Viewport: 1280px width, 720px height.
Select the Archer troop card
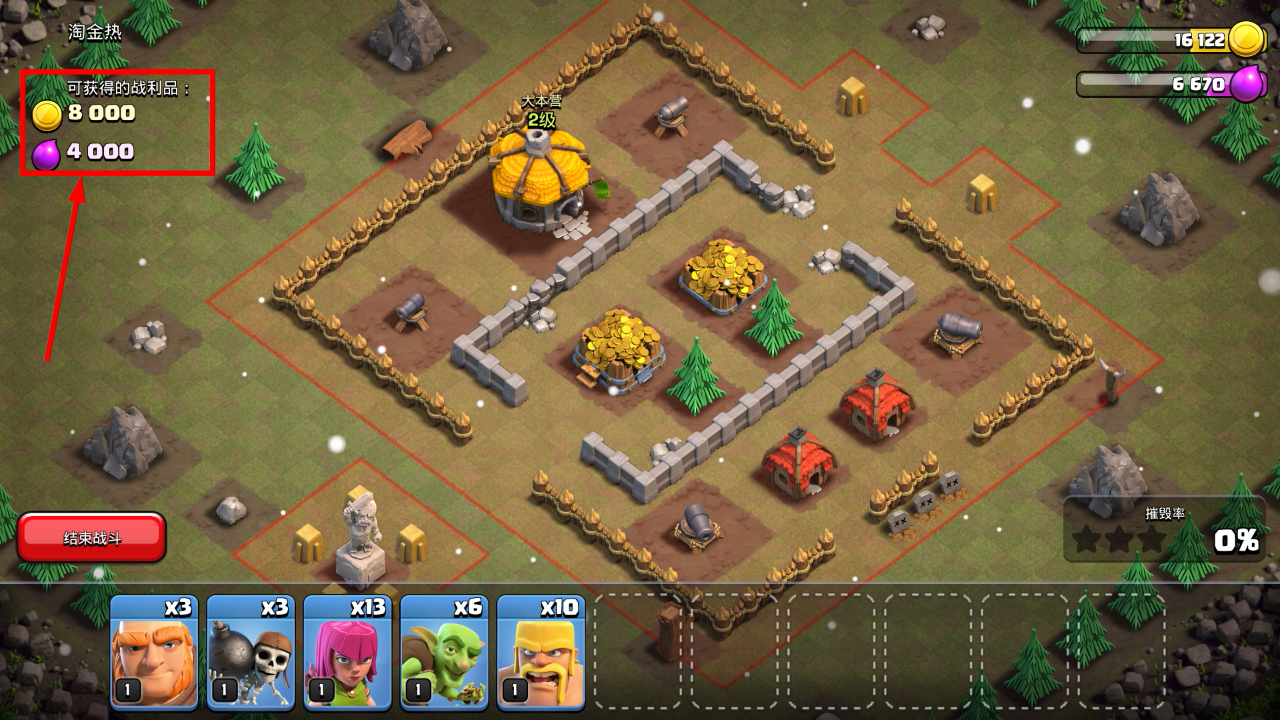[x=347, y=652]
